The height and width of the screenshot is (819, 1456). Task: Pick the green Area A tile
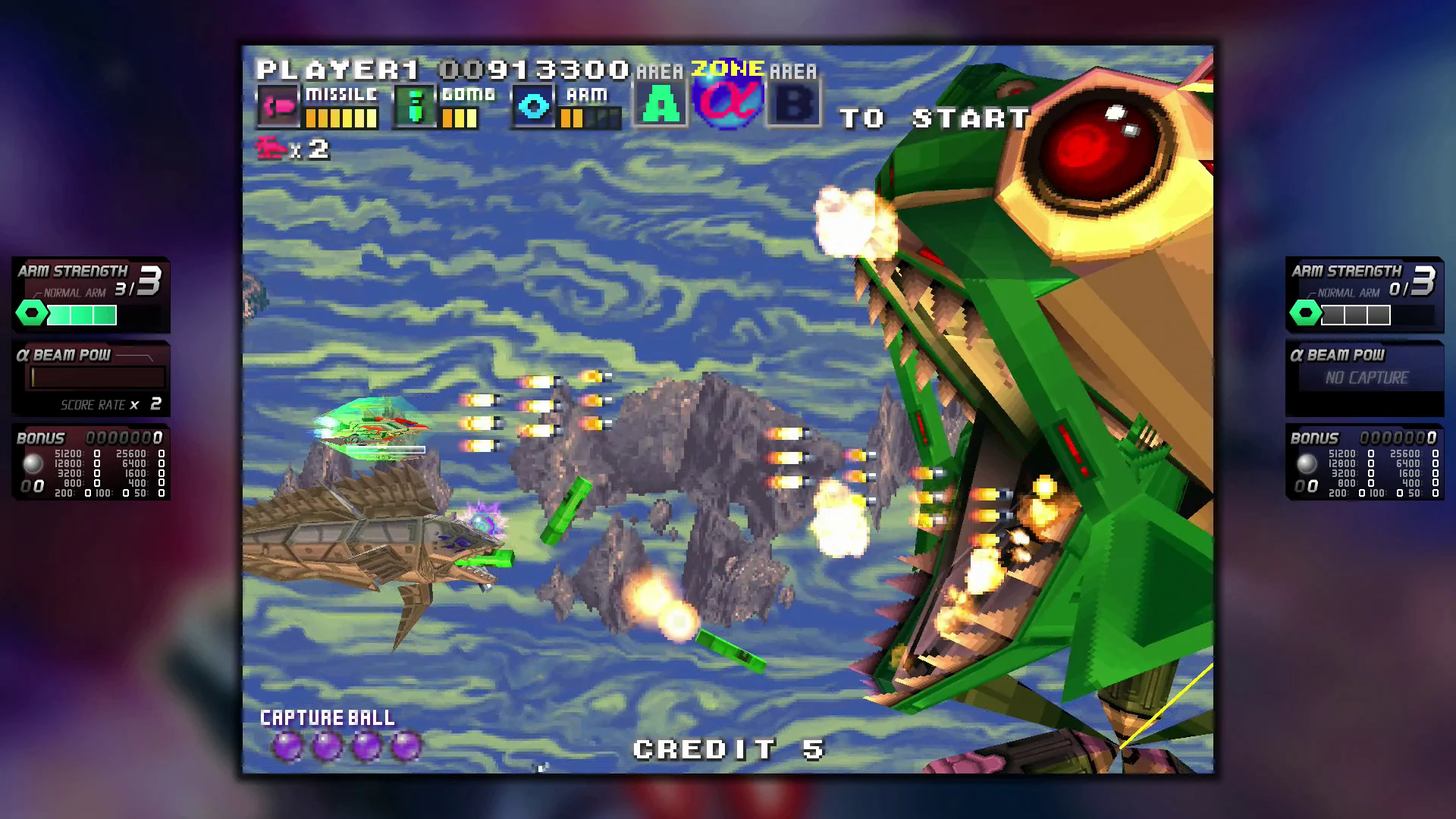(x=661, y=105)
